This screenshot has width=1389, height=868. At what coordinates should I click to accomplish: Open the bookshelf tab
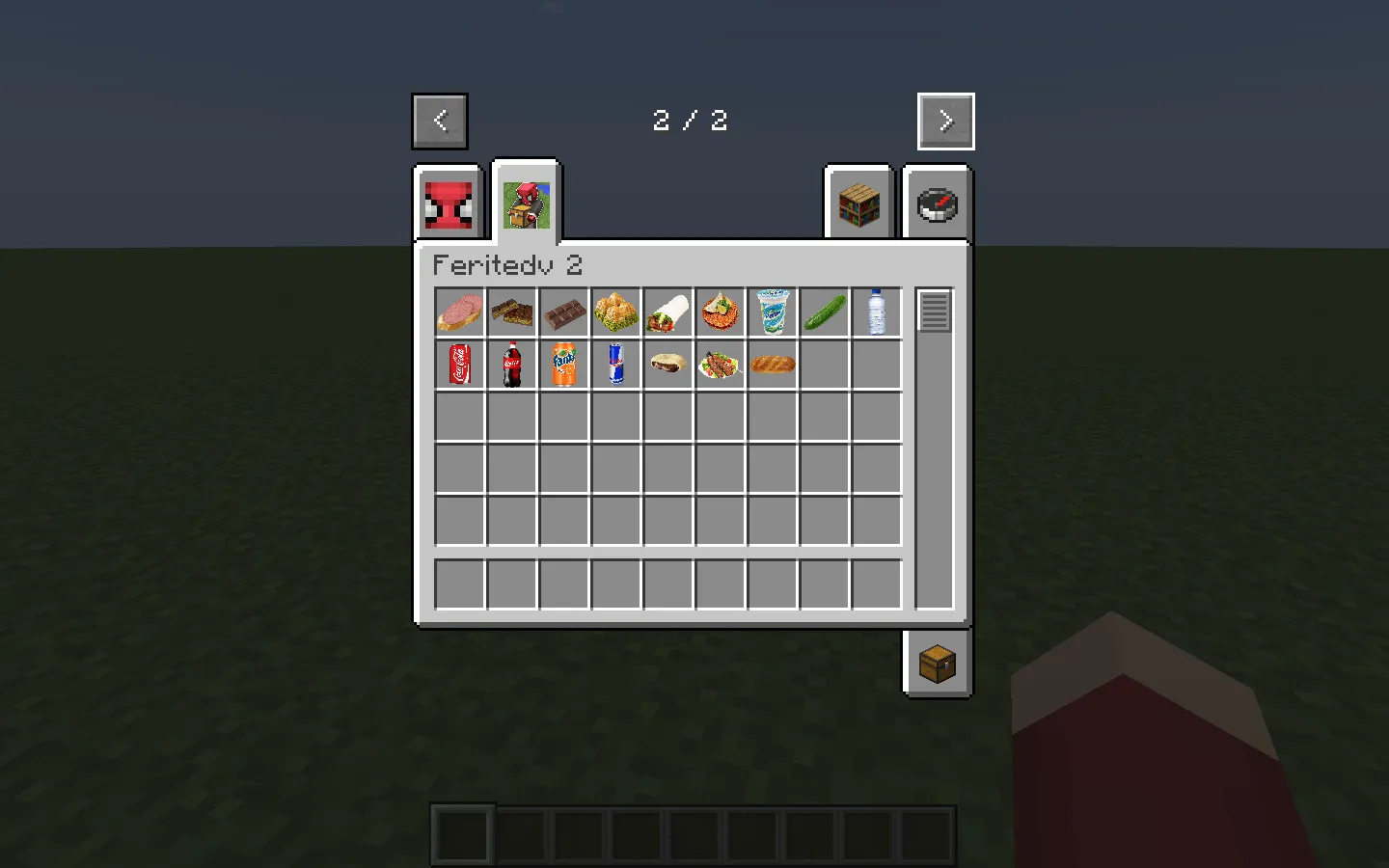coord(858,203)
